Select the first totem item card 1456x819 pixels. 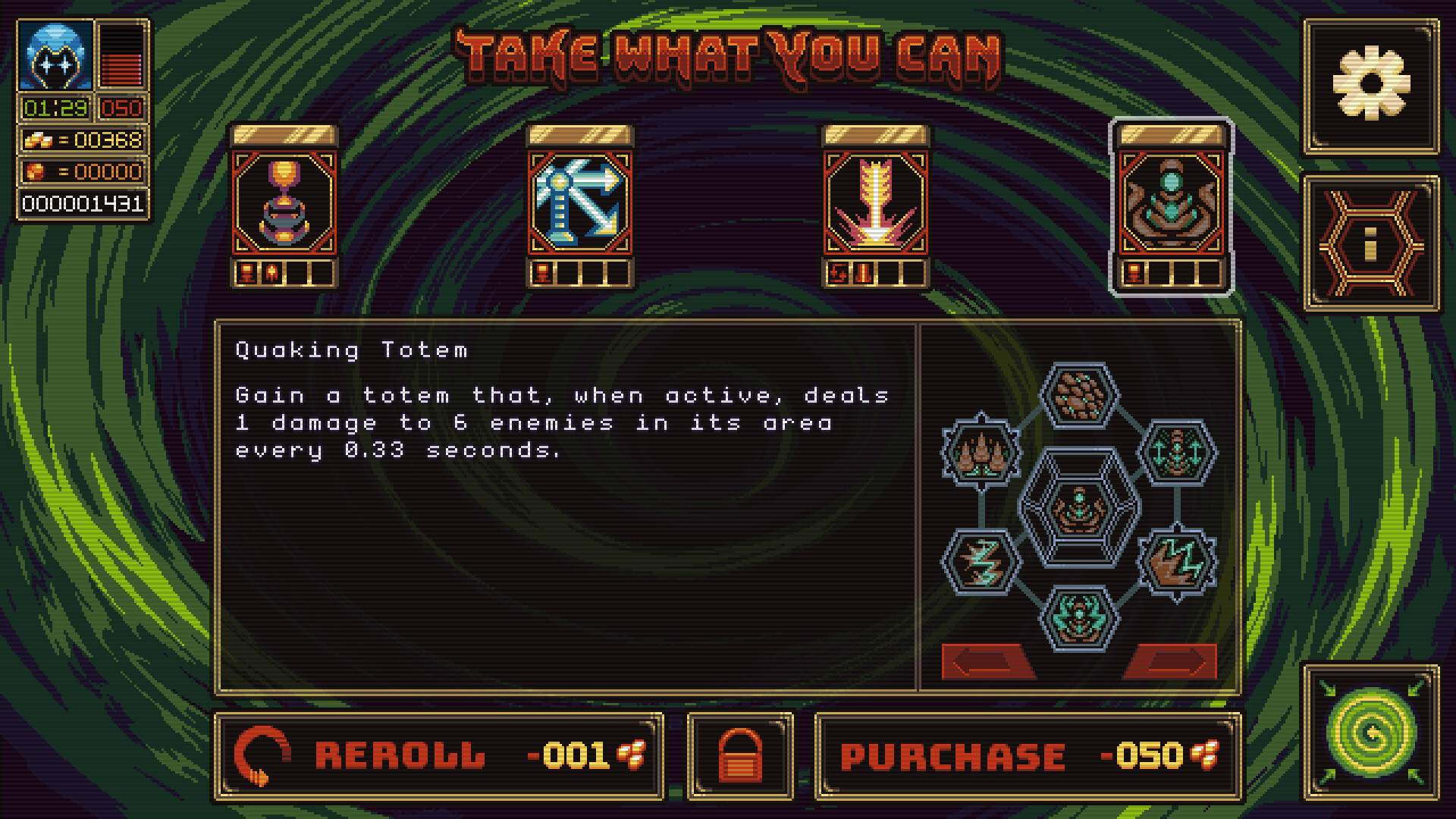tap(284, 205)
